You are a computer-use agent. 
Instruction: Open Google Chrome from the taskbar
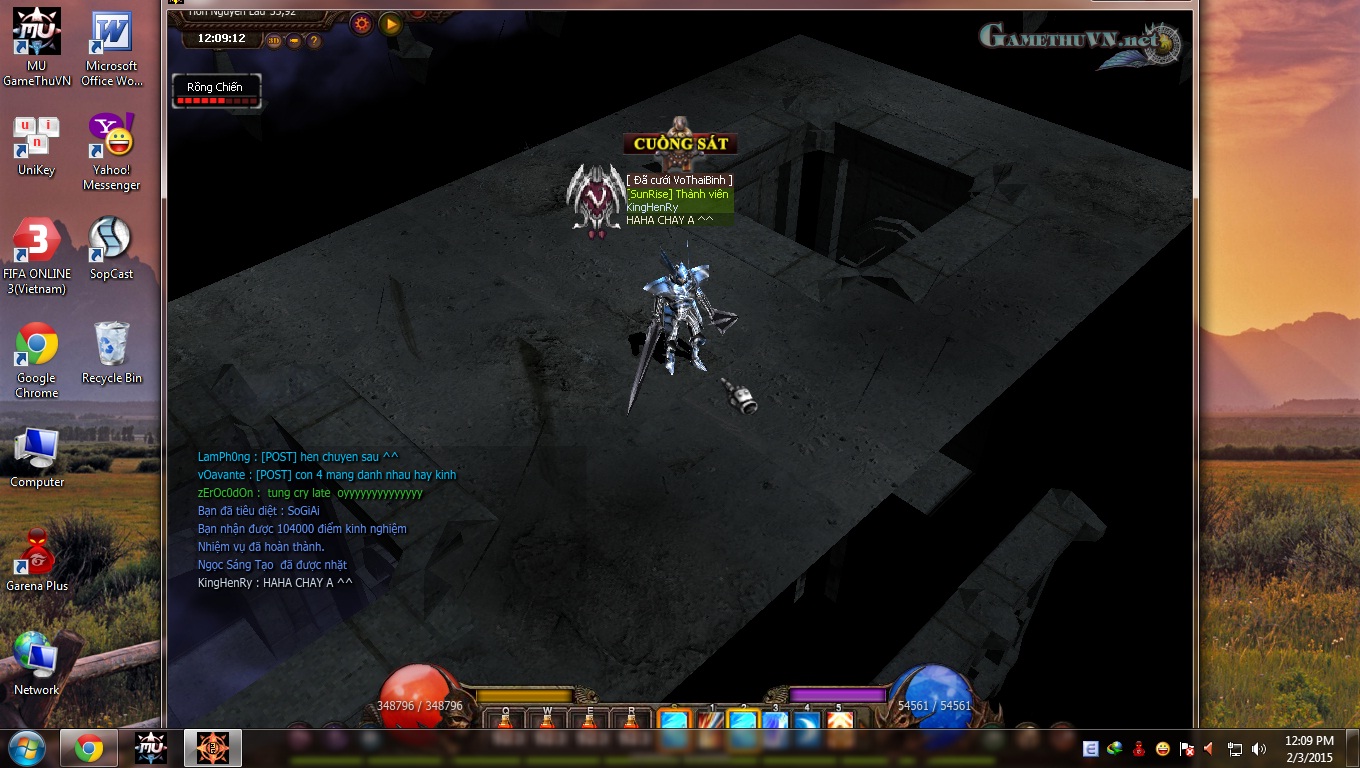(89, 748)
